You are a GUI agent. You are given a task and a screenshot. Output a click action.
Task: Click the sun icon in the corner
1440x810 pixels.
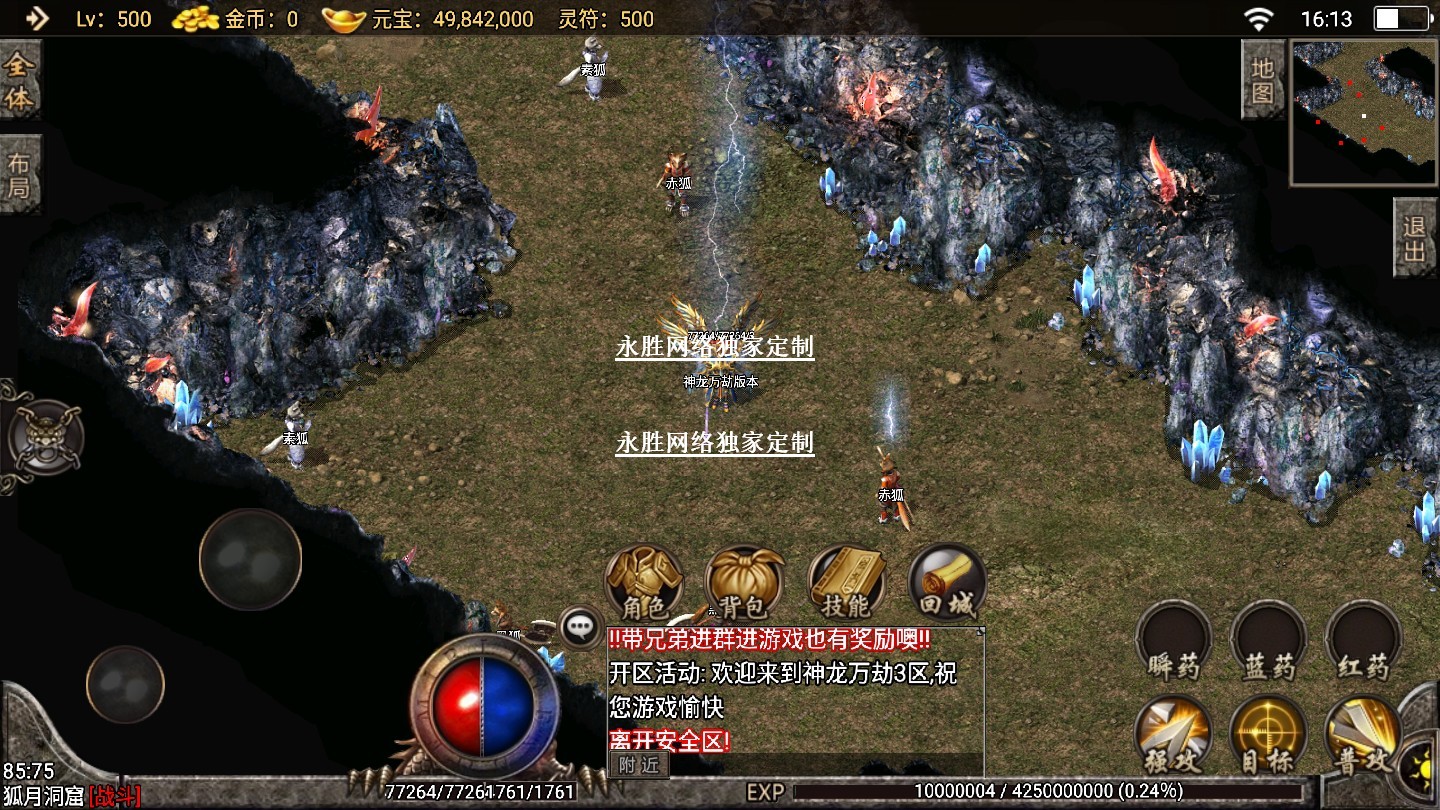pyautogui.click(x=1421, y=768)
